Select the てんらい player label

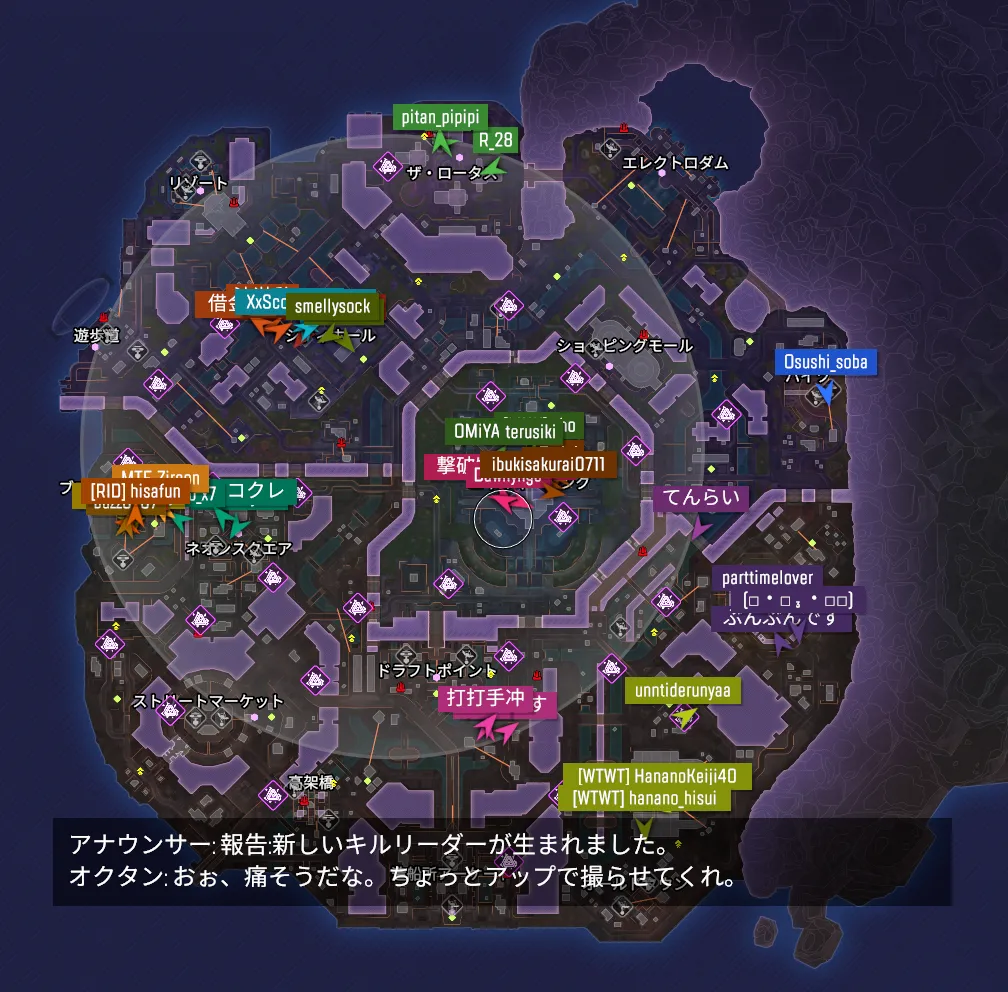702,499
